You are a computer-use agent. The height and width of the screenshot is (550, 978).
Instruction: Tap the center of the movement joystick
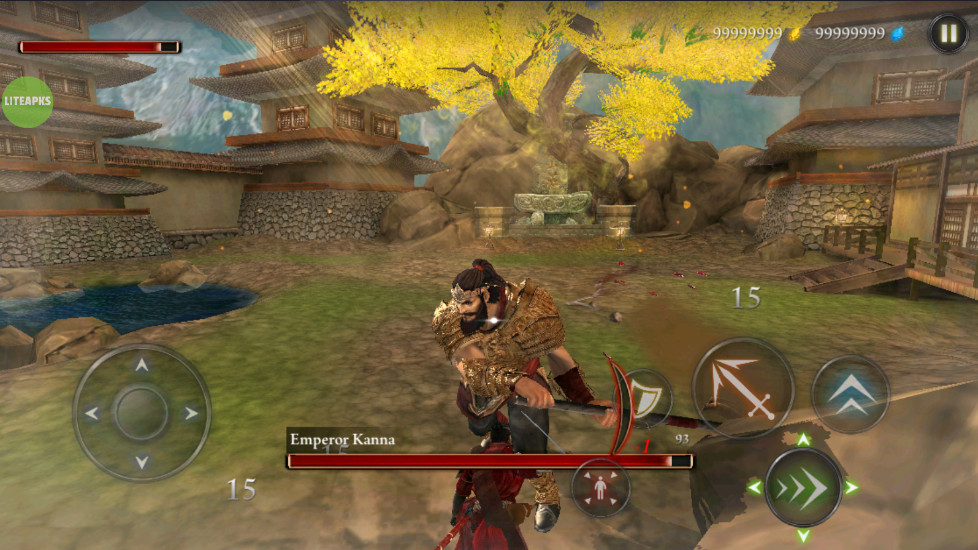click(141, 412)
